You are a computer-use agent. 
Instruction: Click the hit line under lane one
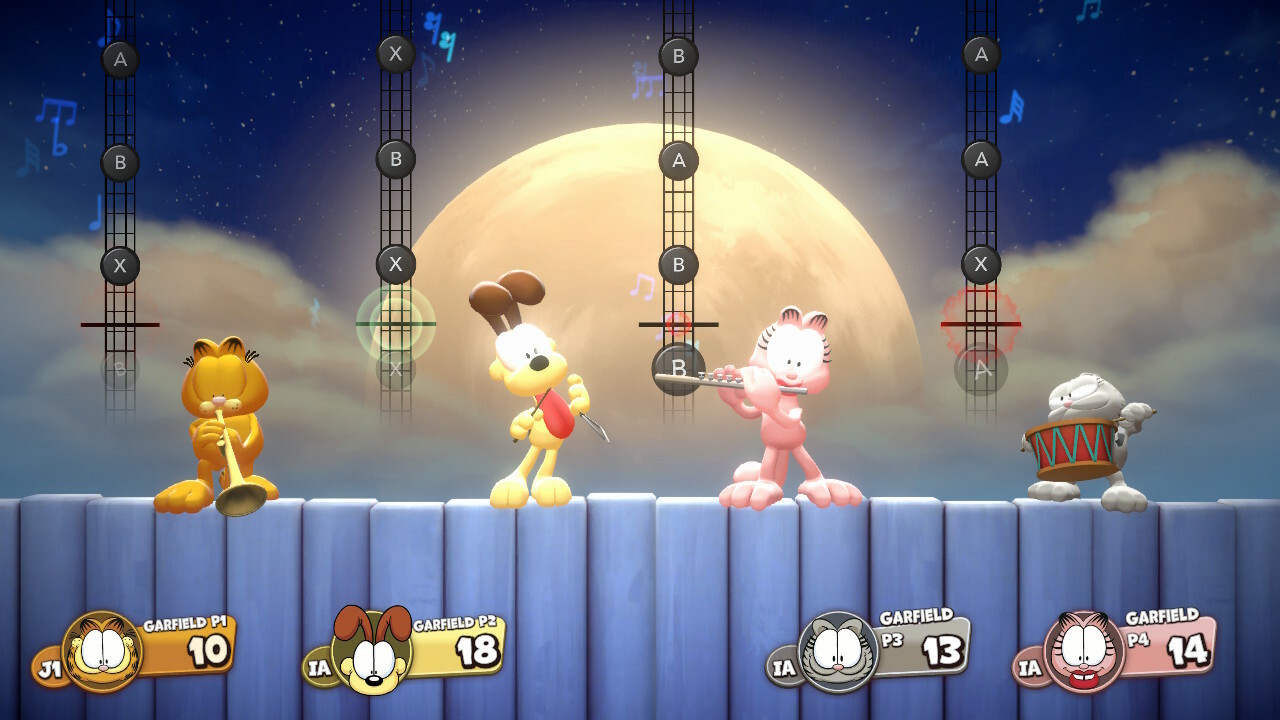[x=120, y=323]
